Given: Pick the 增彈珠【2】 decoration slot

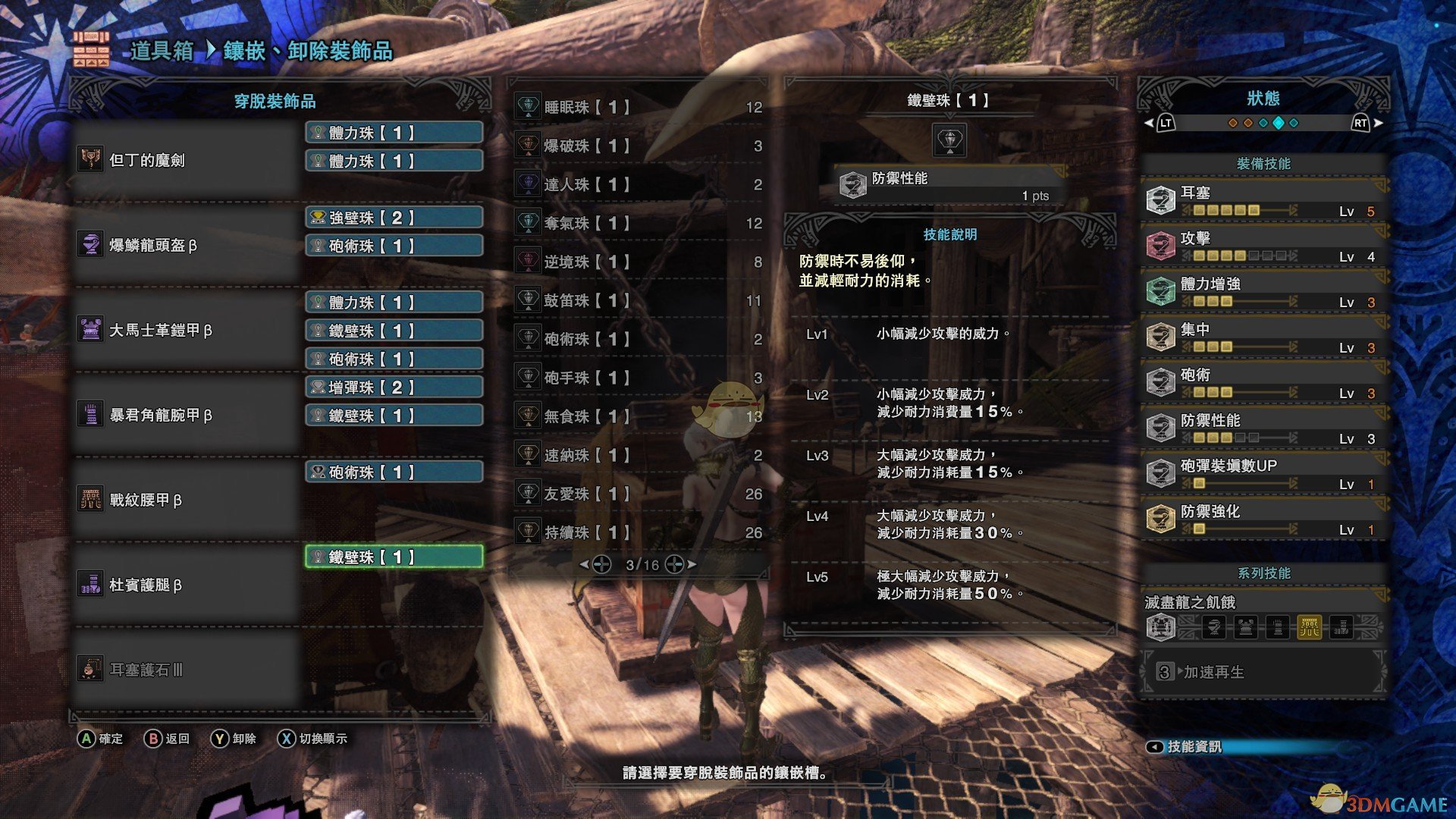Looking at the screenshot, I should 394,388.
